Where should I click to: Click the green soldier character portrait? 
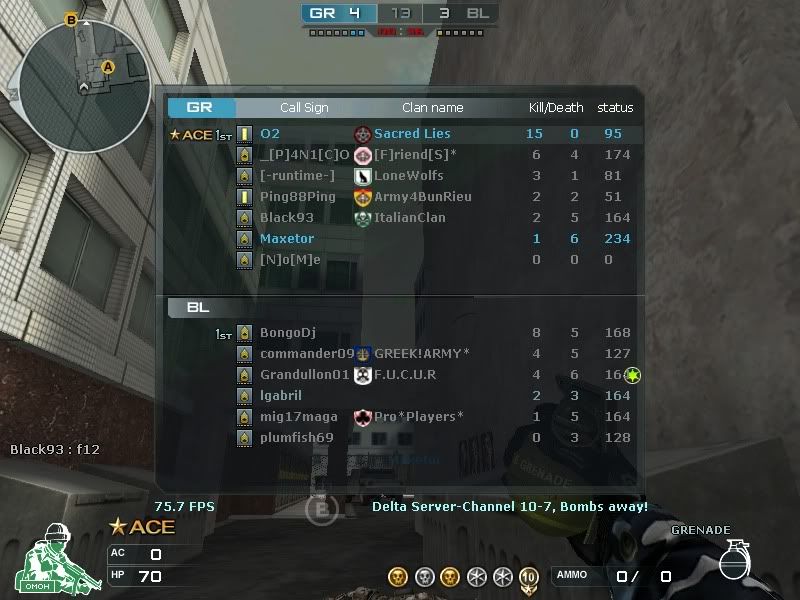(x=50, y=558)
